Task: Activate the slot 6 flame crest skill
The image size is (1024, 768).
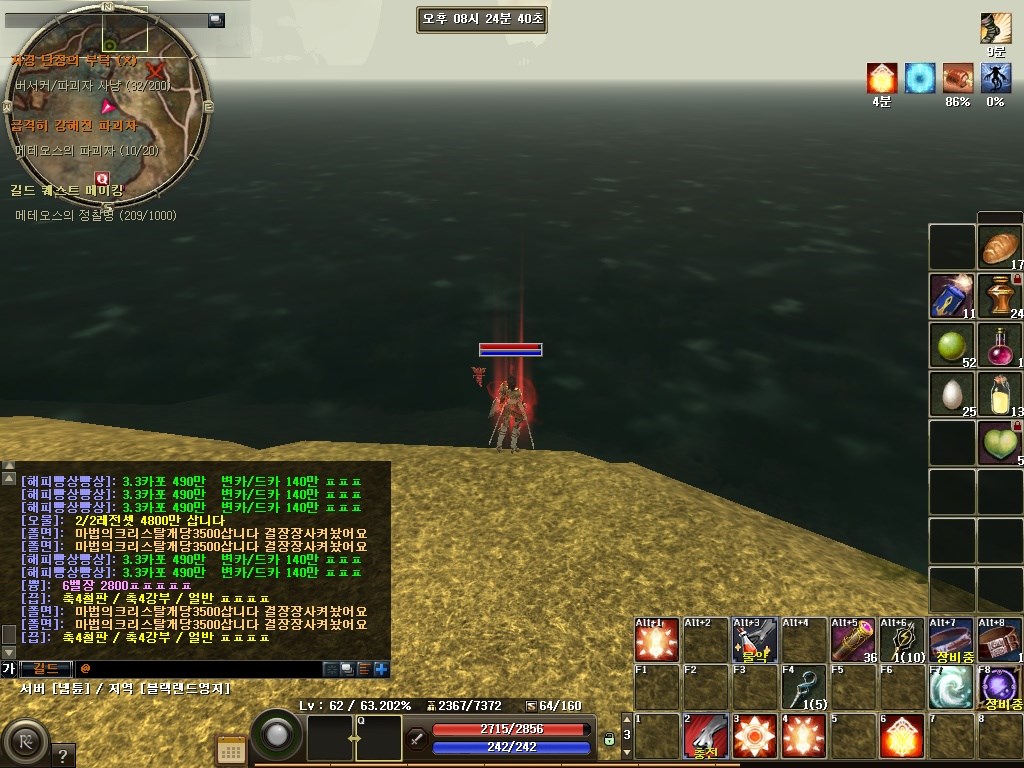Action: [902, 736]
